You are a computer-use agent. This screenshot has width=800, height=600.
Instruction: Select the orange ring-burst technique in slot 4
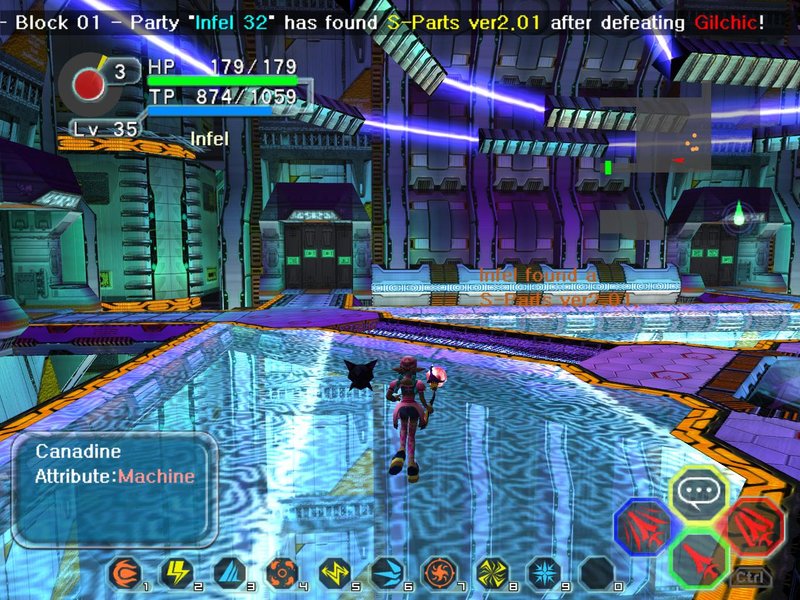click(x=281, y=573)
